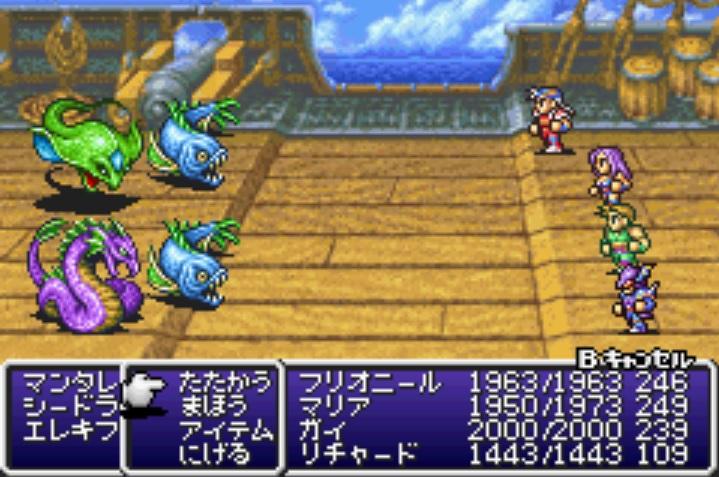Choose にげる to flee the battle
This screenshot has height=477, width=719.
(x=210, y=453)
